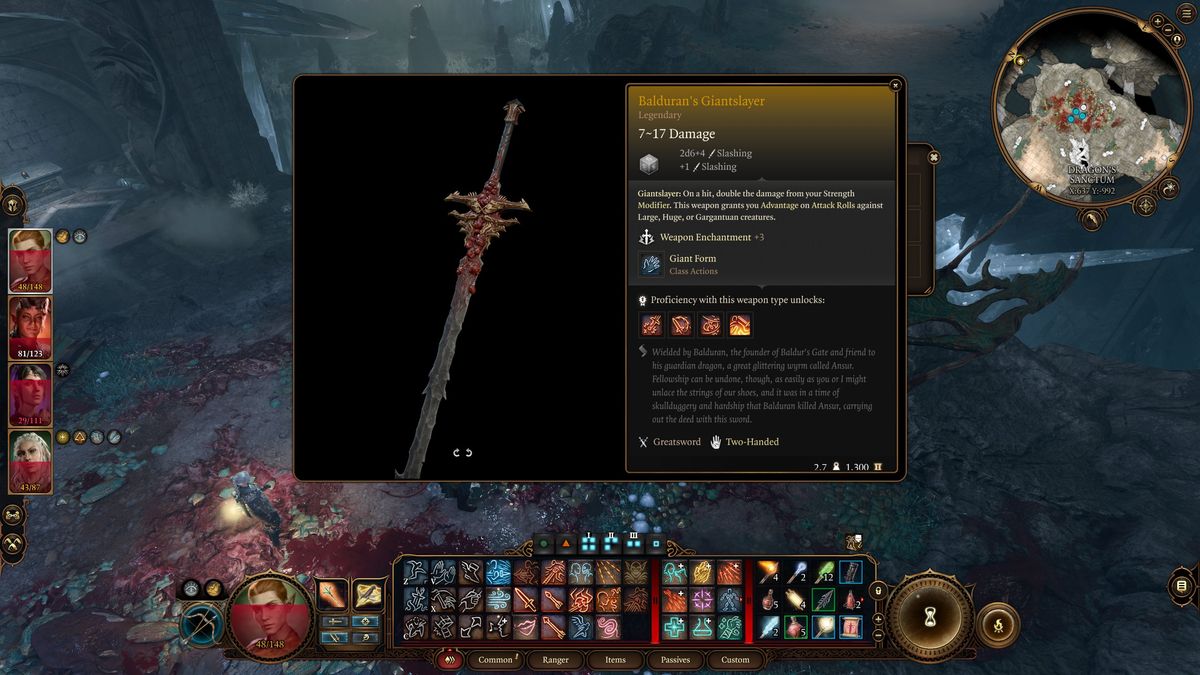1200x675 pixels.
Task: Select the white-haired companion portrait
Action: pos(30,462)
